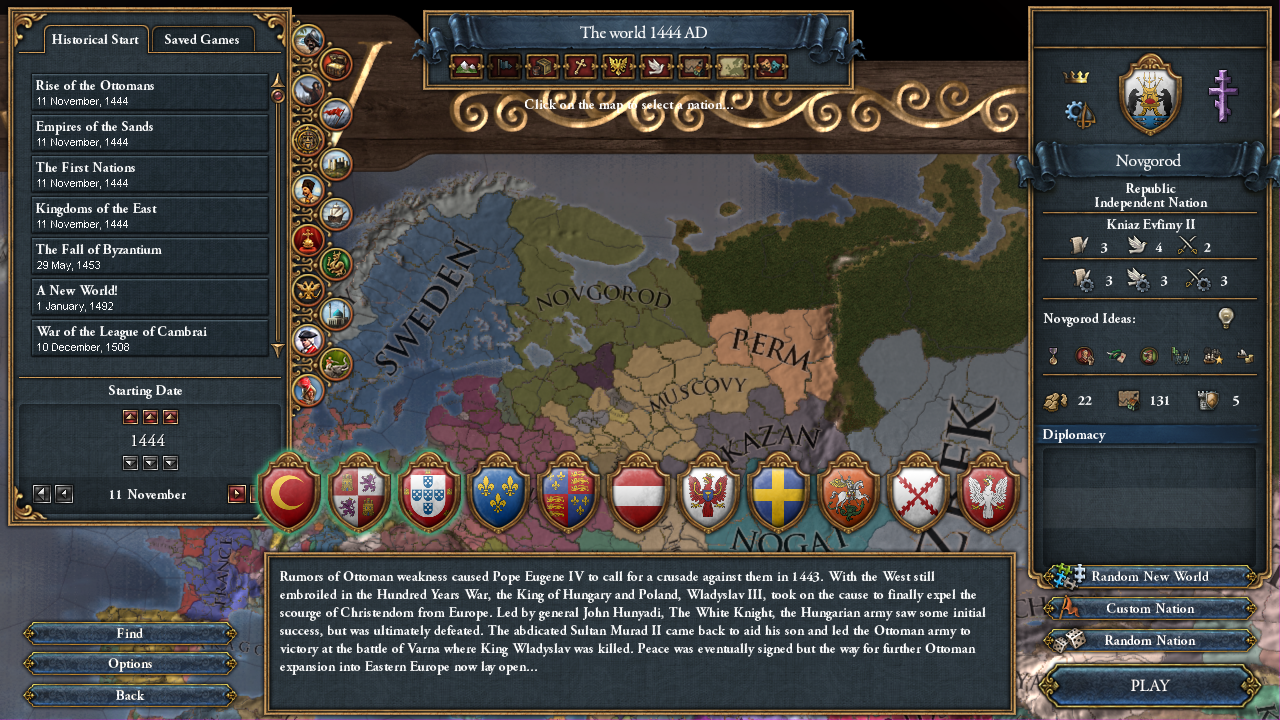This screenshot has height=720, width=1280.
Task: Pick the France fleur-de-lis shield
Action: 500,493
